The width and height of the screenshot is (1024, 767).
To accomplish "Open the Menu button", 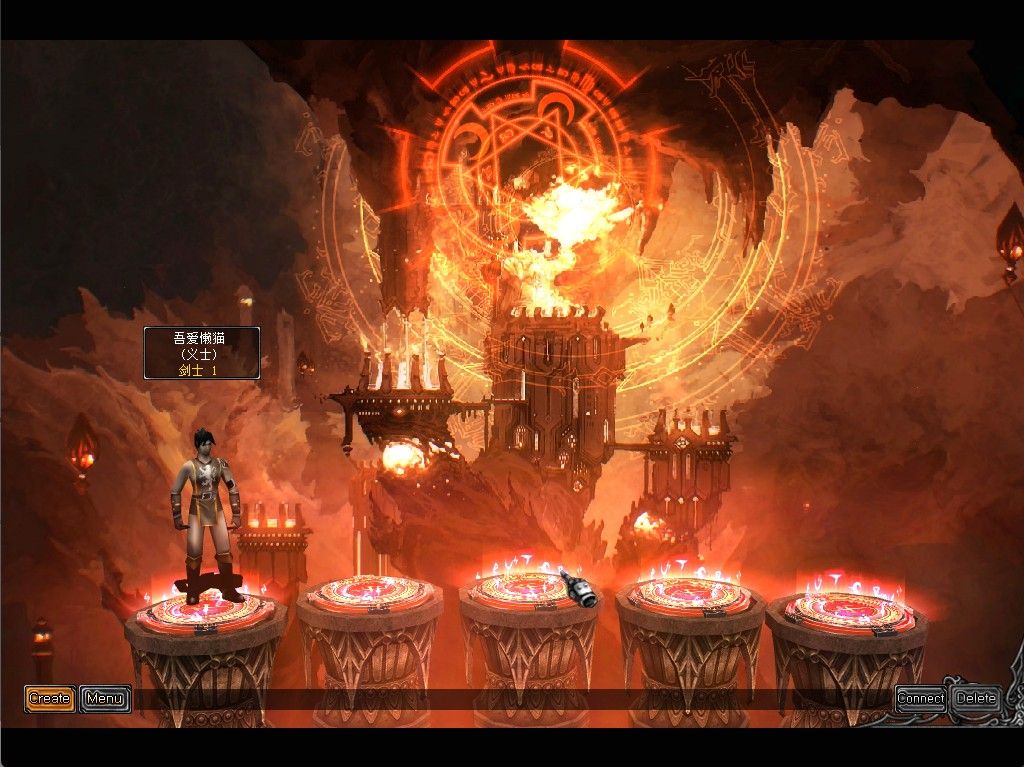I will pyautogui.click(x=105, y=698).
